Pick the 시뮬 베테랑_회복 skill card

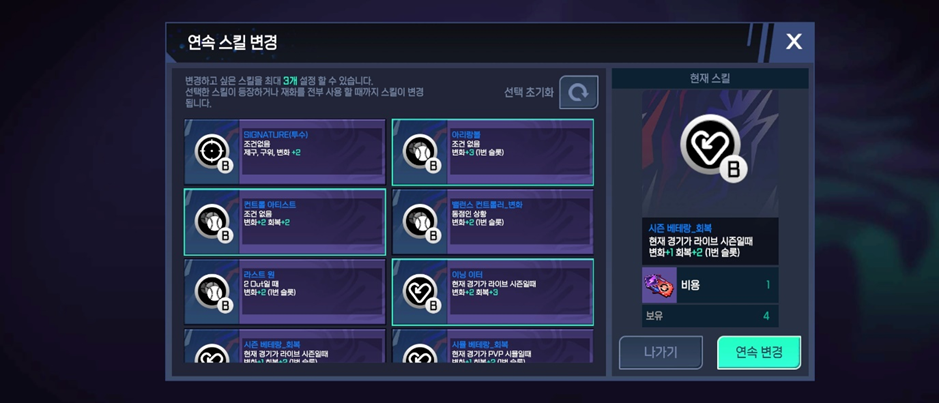click(493, 348)
